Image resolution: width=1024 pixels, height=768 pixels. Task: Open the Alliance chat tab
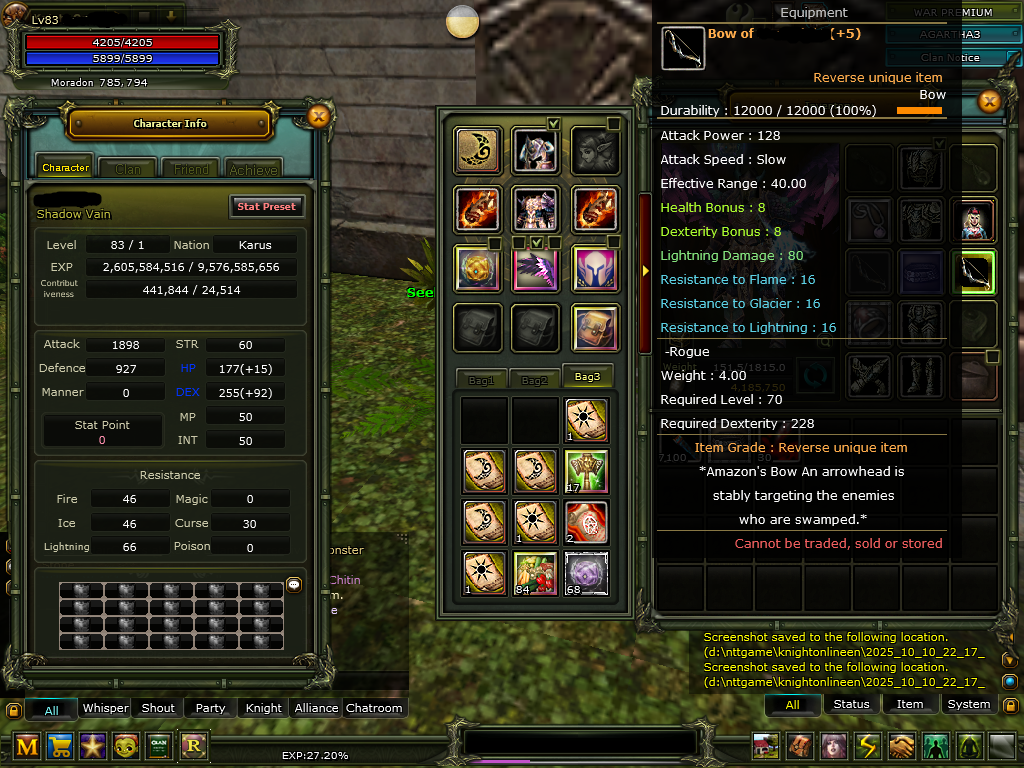[x=316, y=708]
